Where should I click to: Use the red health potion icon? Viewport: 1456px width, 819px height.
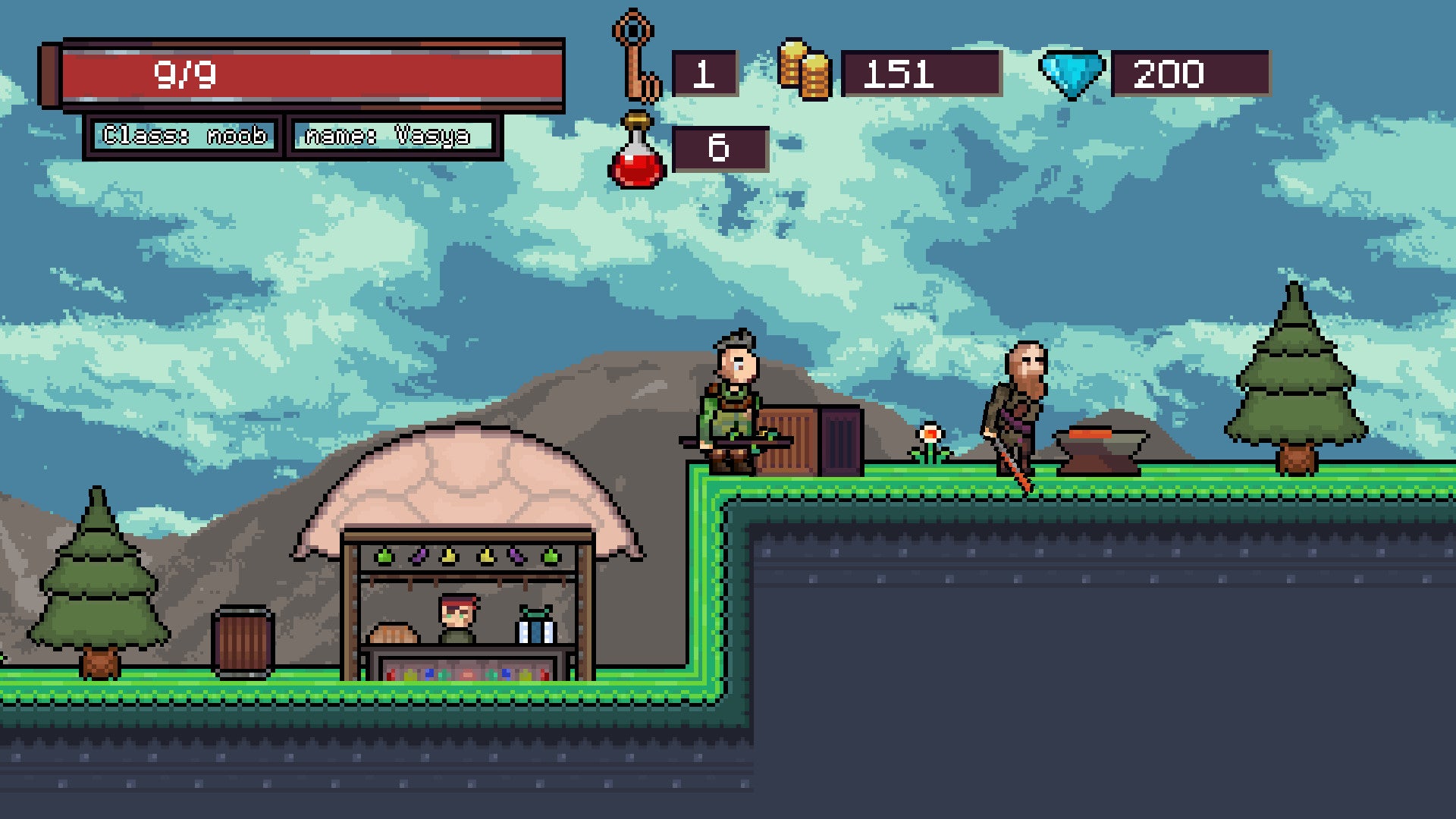(637, 152)
